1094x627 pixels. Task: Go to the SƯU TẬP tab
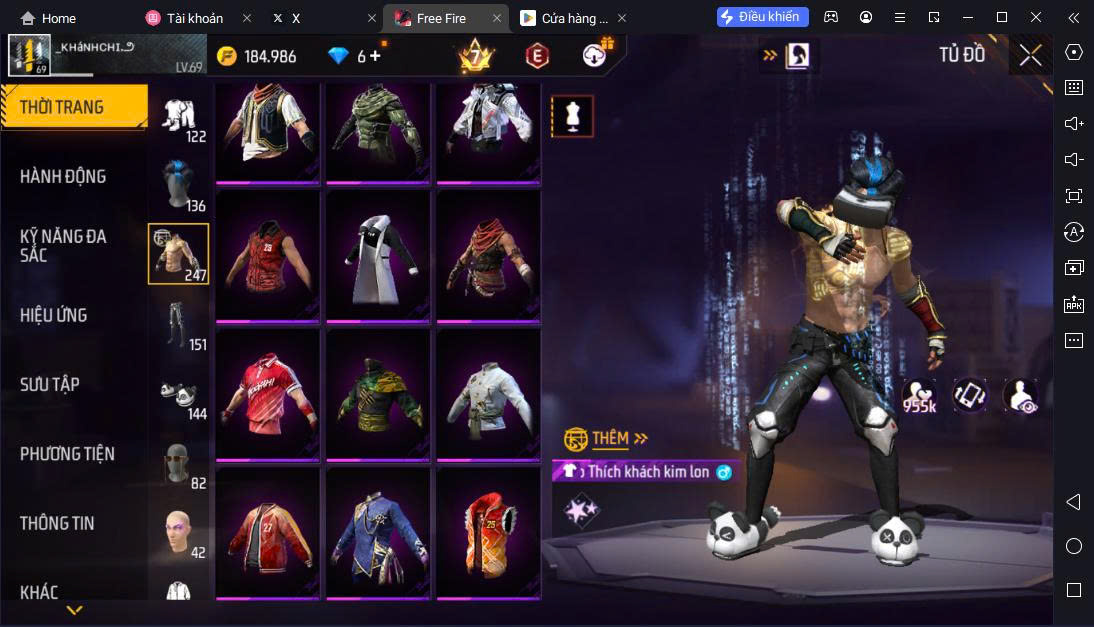tap(50, 384)
